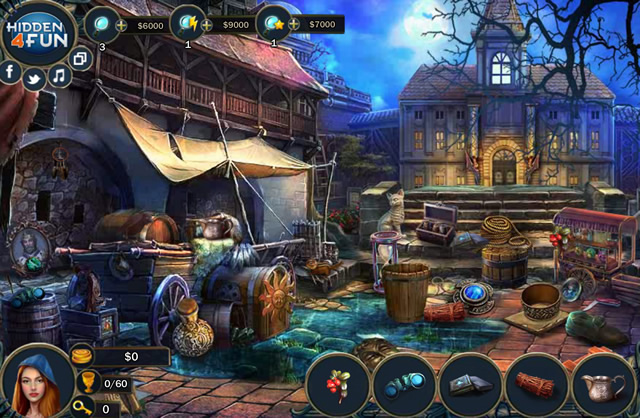Buy another magnifier hint for $6000

tap(121, 24)
